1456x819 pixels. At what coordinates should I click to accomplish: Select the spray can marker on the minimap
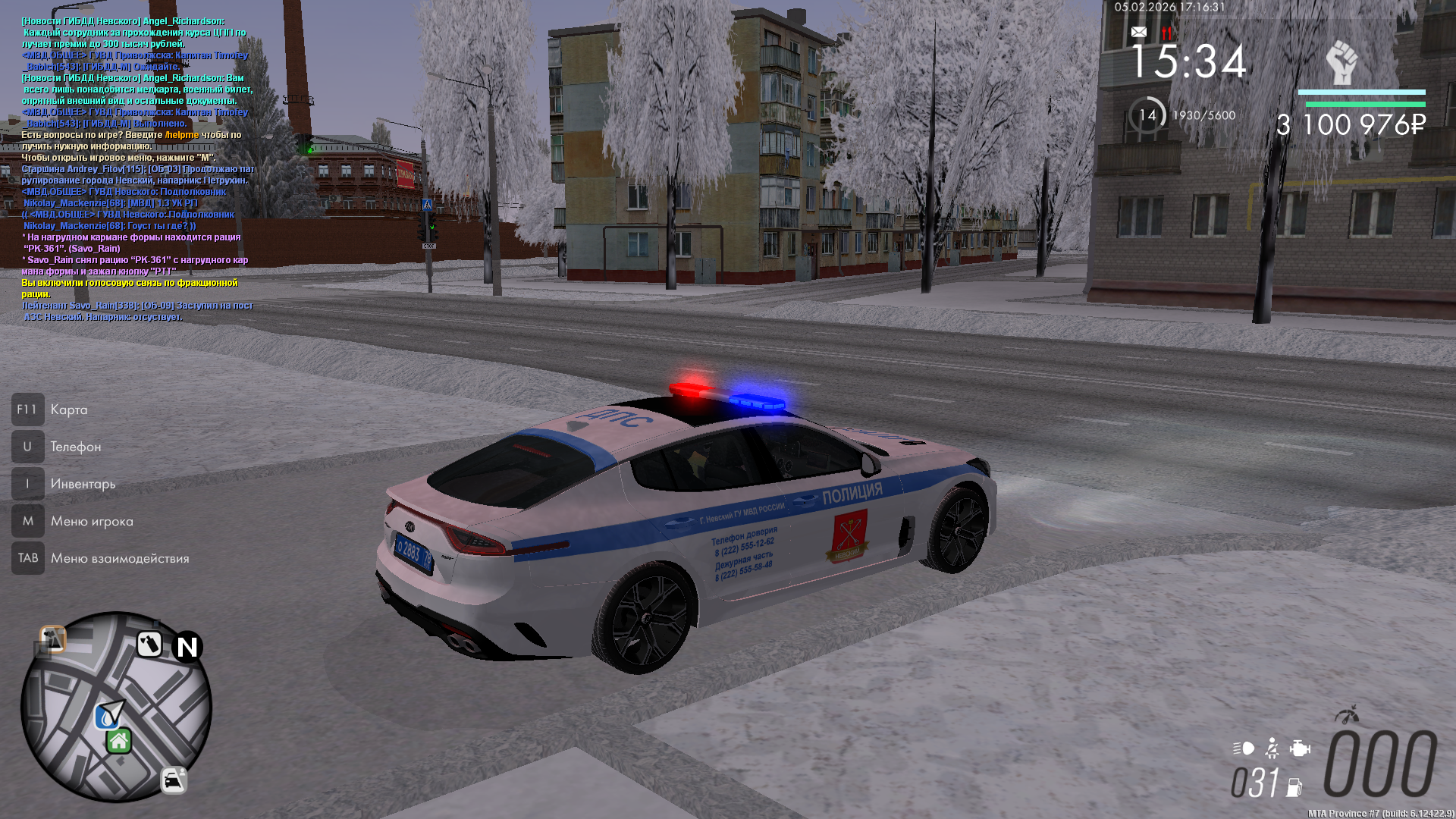[x=149, y=645]
